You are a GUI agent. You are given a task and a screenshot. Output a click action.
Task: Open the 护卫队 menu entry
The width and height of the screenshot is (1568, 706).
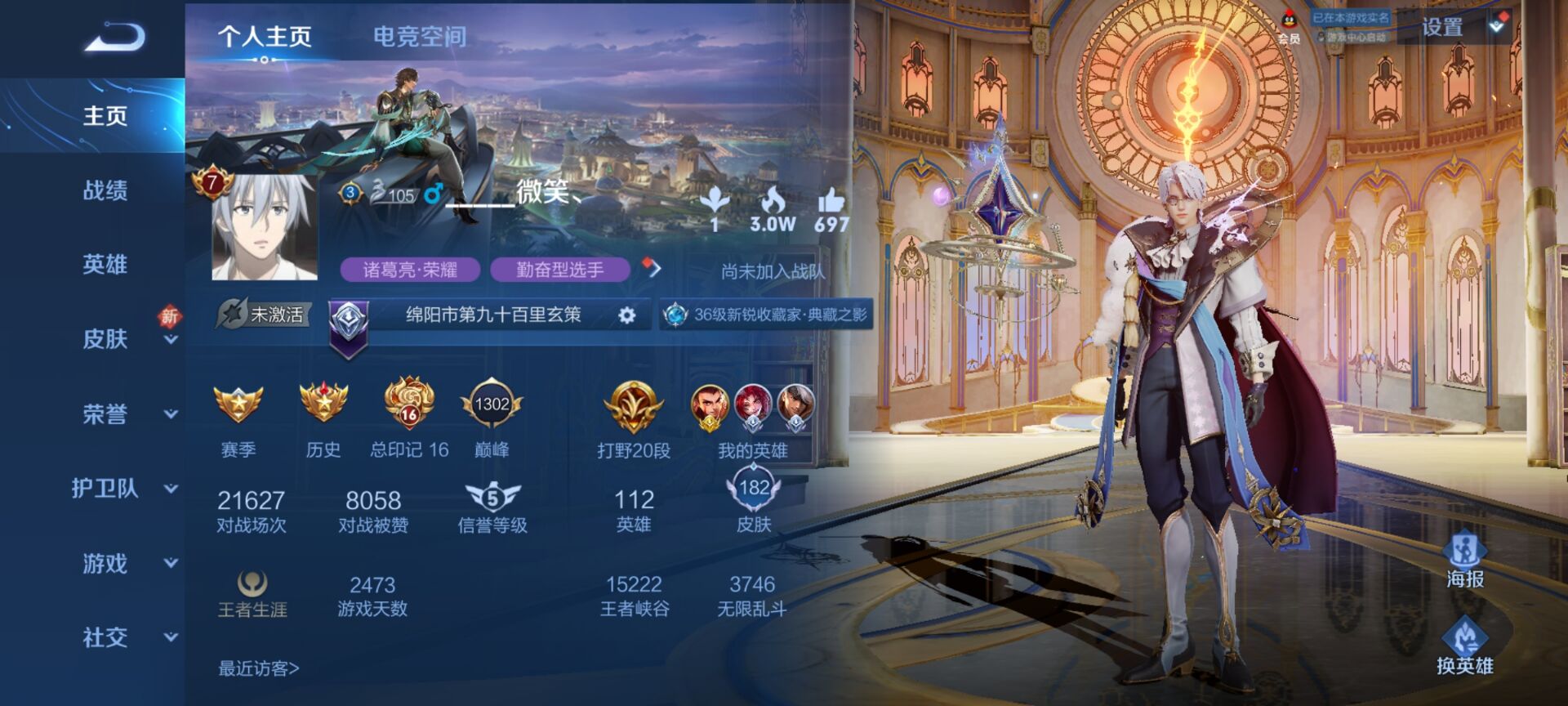click(x=105, y=489)
